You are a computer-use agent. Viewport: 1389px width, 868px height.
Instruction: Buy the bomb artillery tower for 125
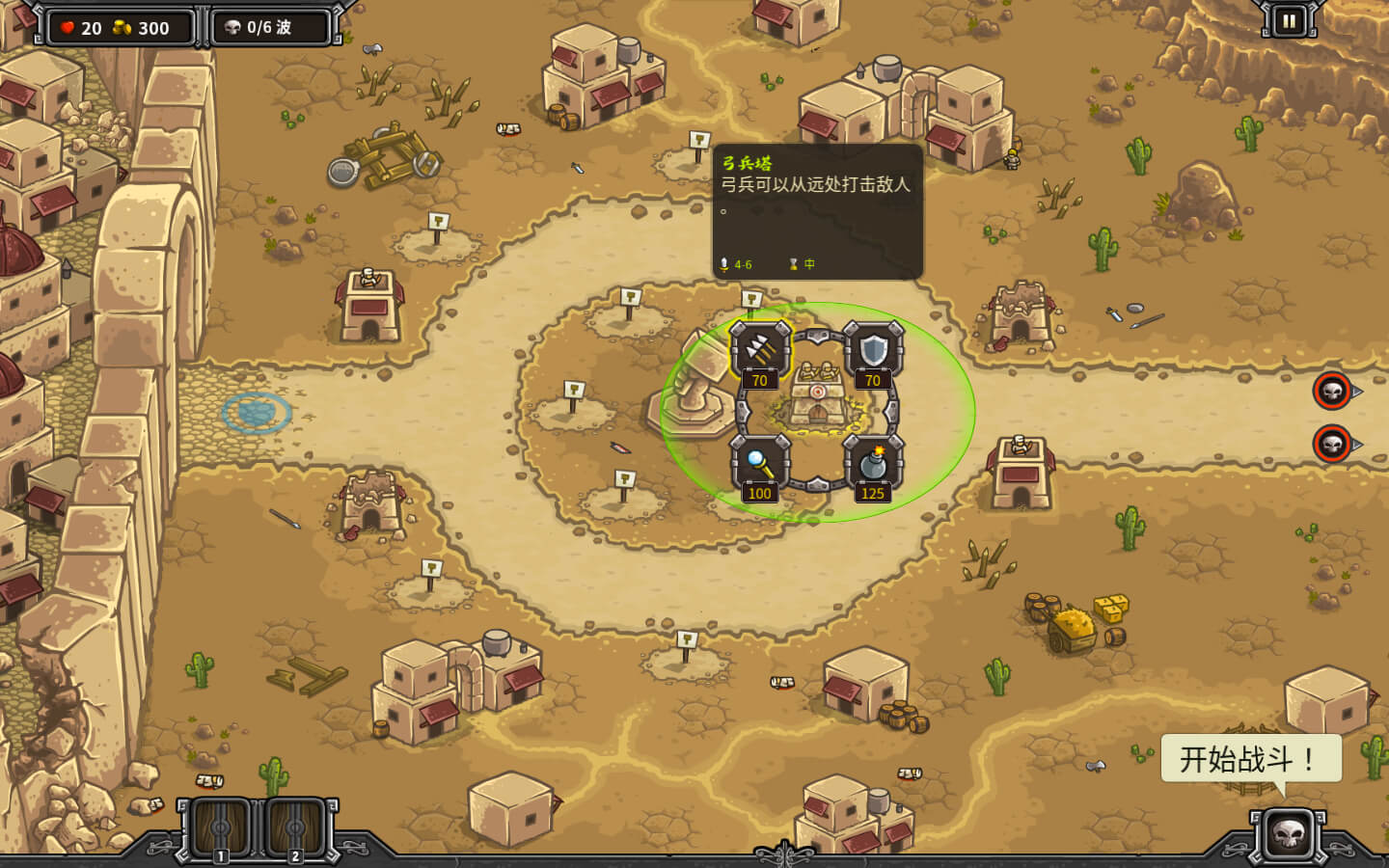coord(873,463)
